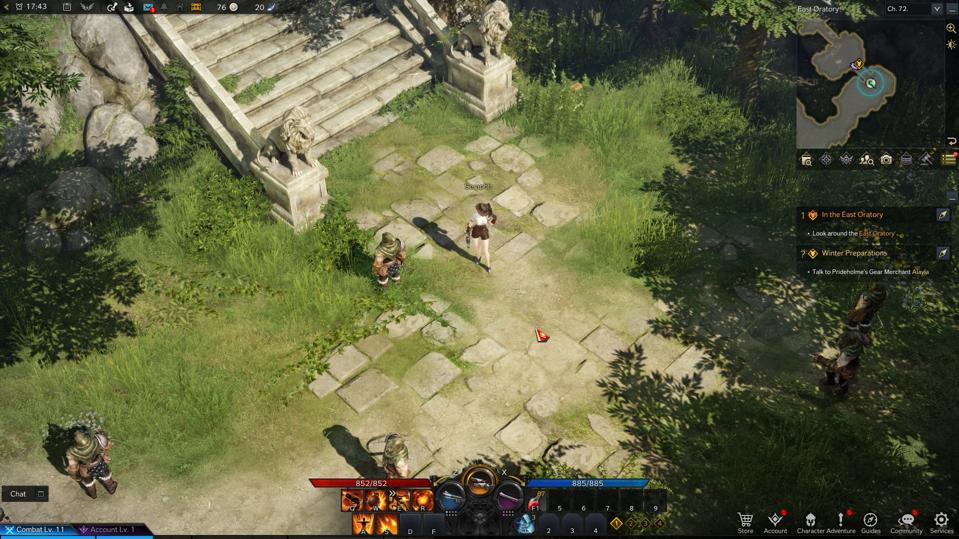Open the Guides menu
Viewport: 959px width, 539px height.
tap(871, 521)
